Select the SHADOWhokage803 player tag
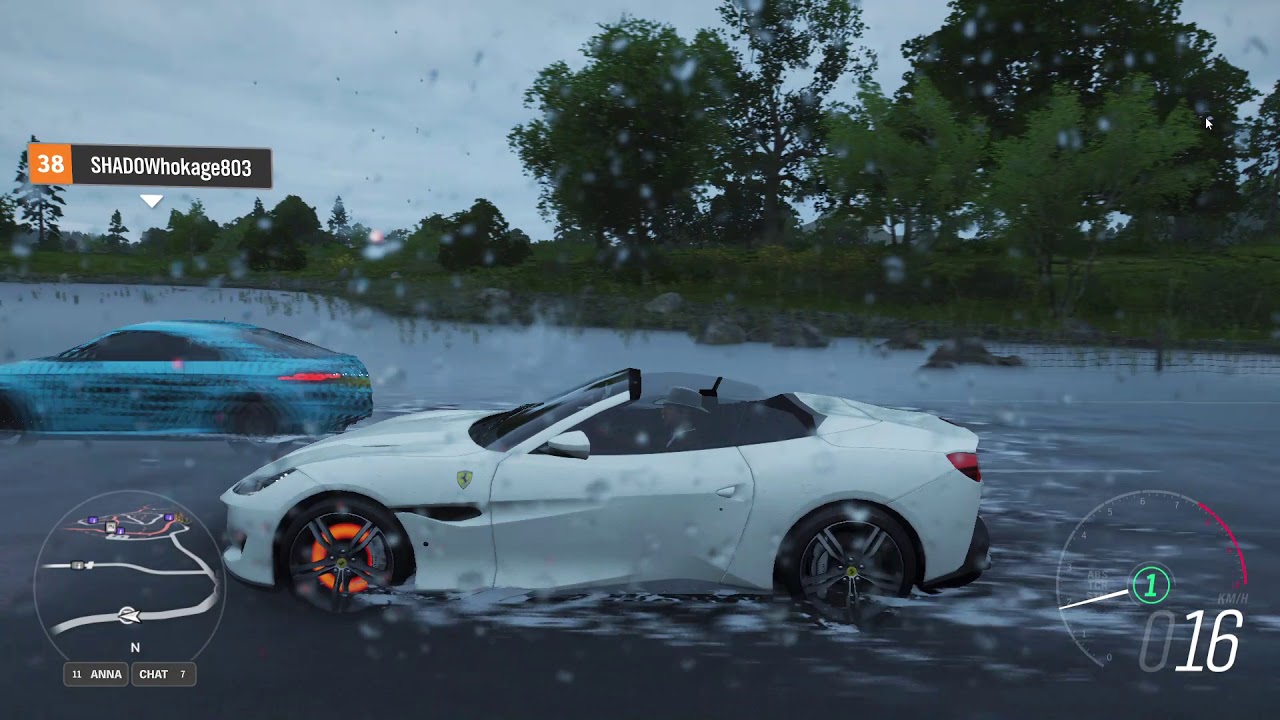Screen dimensions: 1280x720 click(x=150, y=166)
